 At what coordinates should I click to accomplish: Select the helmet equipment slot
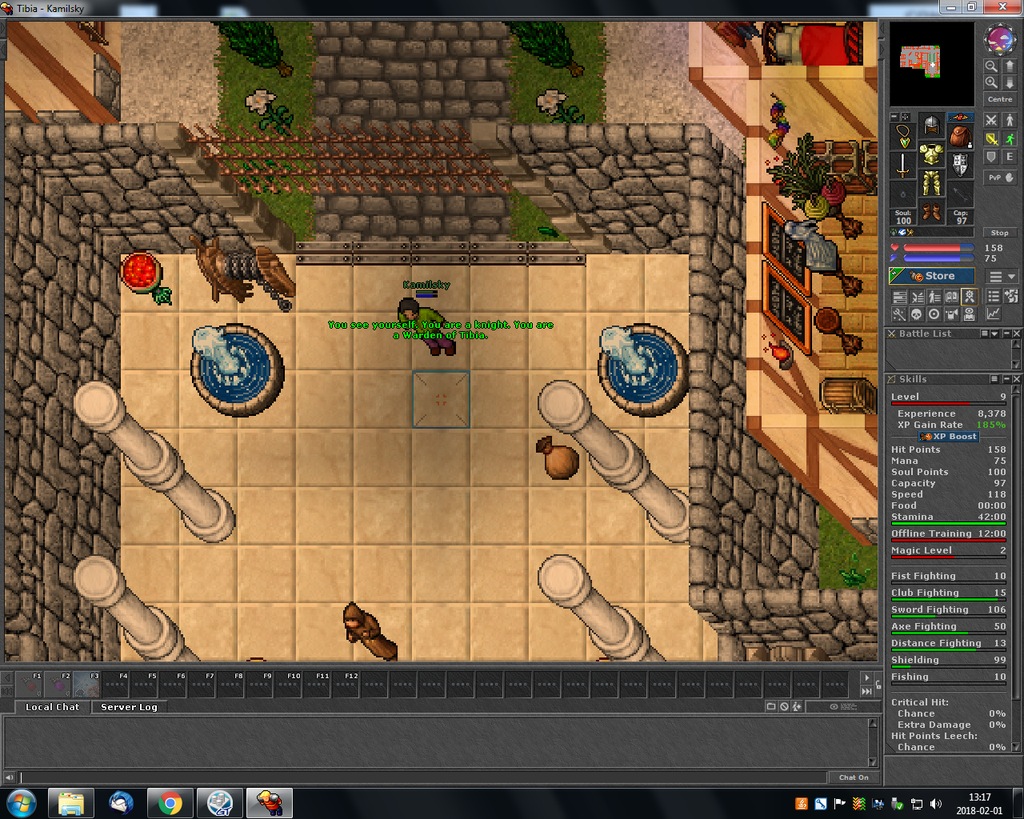(932, 126)
